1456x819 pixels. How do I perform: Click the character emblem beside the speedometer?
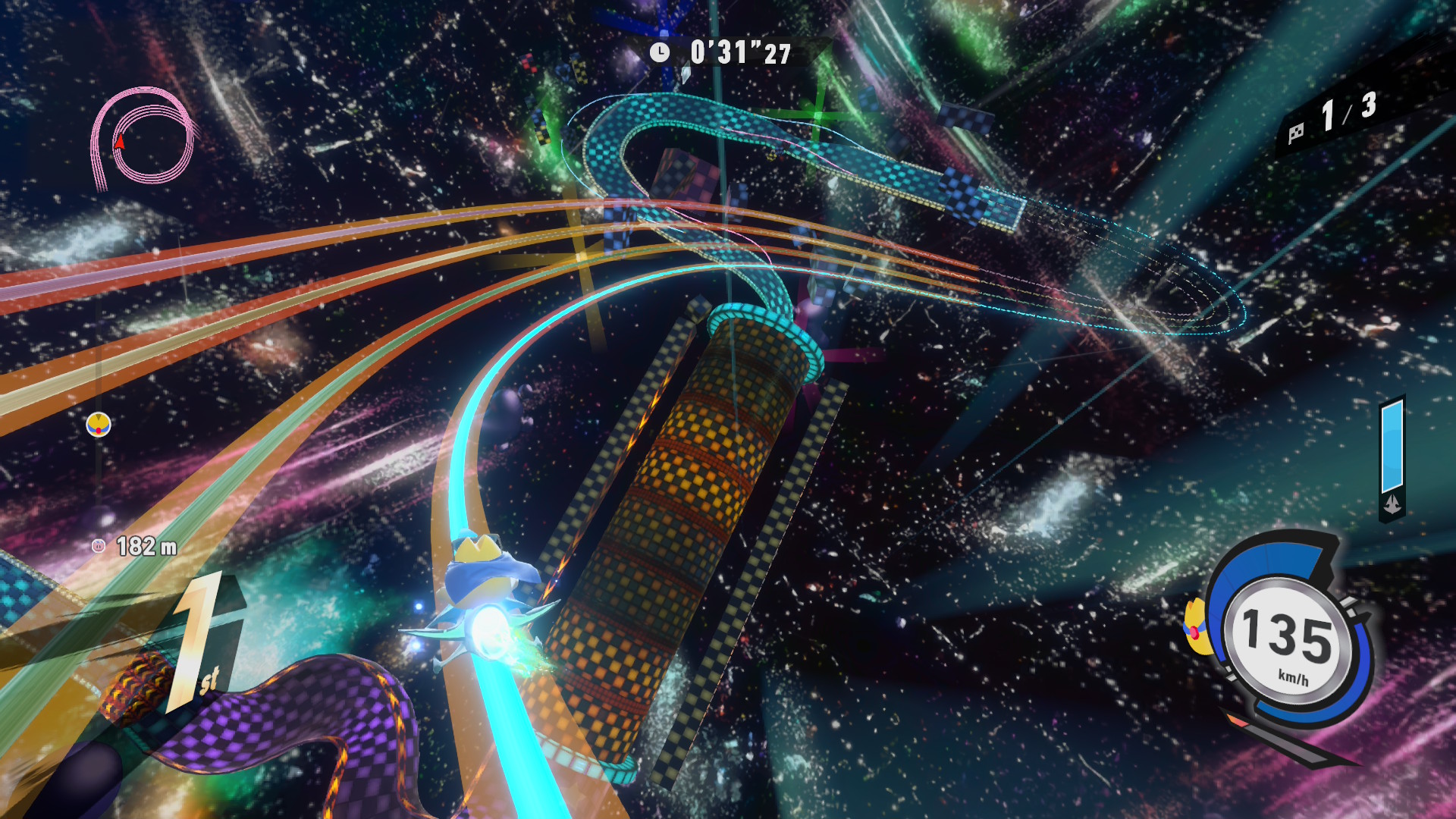coord(1196,628)
